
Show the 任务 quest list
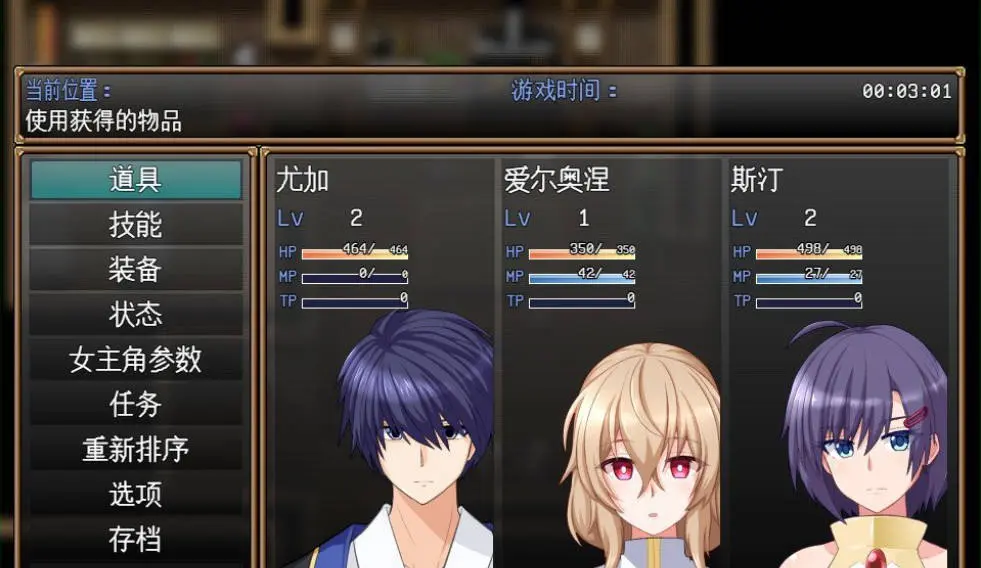click(136, 405)
